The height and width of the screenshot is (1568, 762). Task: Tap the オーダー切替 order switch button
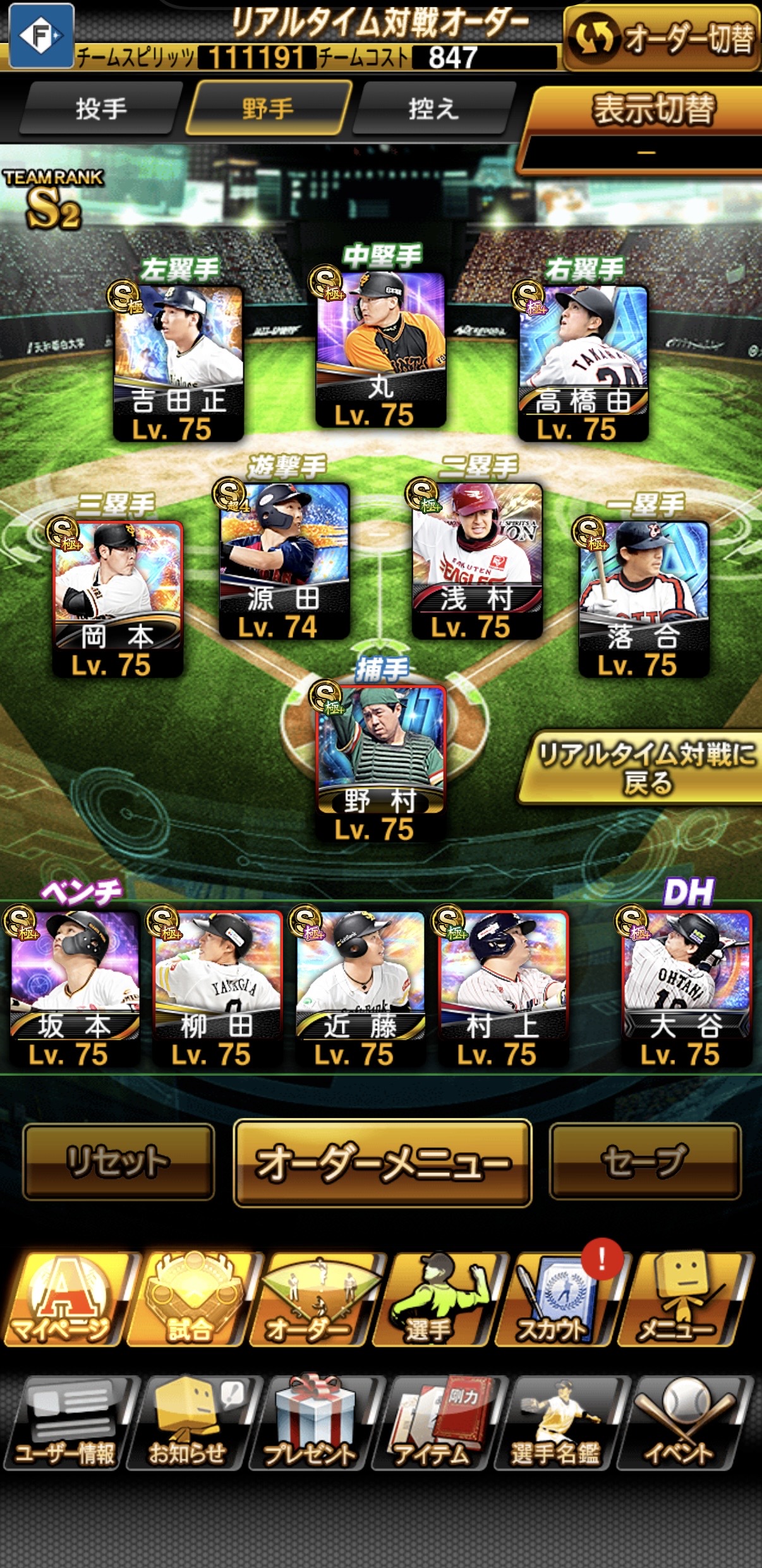tap(663, 39)
